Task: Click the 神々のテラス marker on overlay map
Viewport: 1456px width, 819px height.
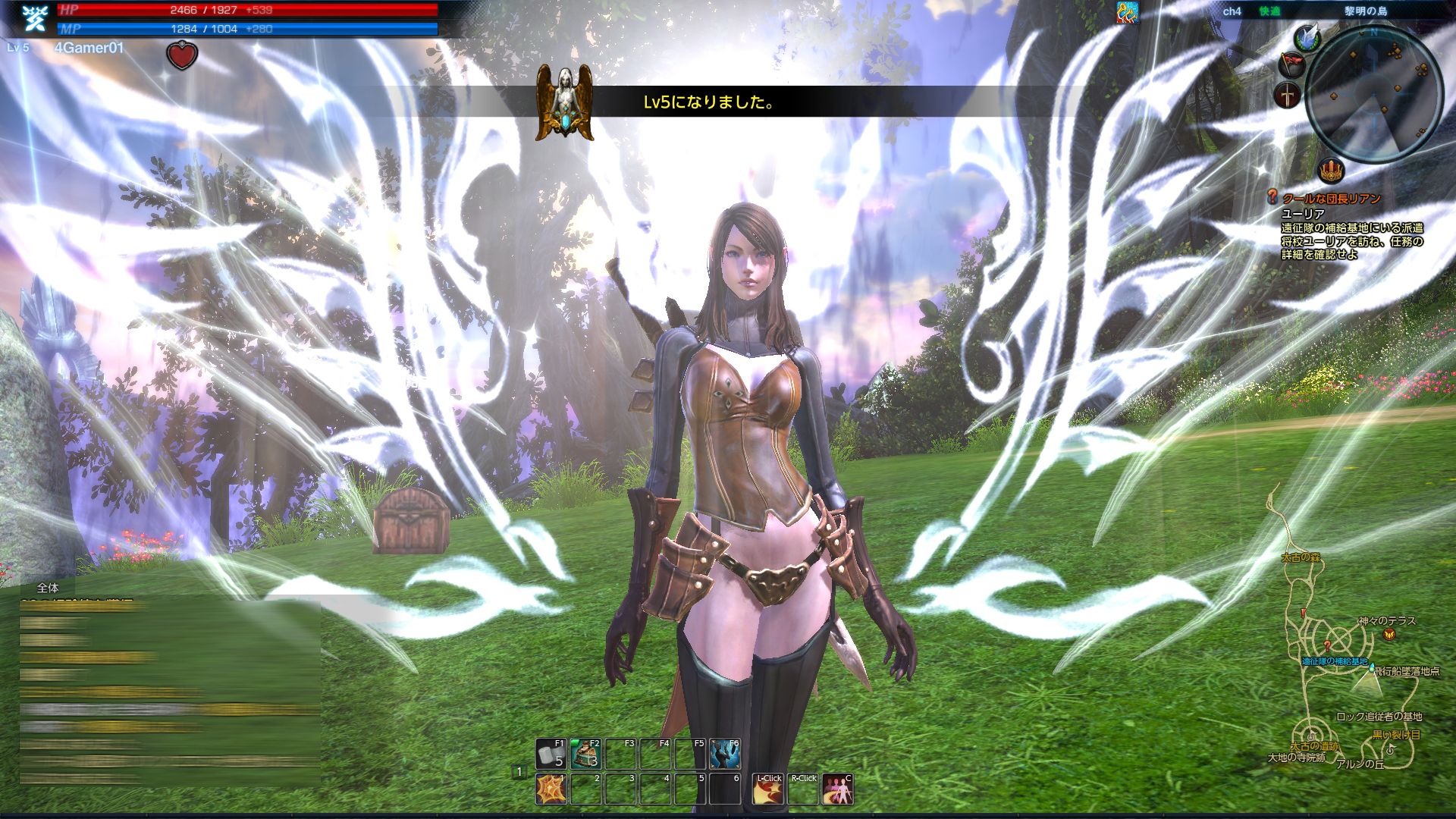Action: 1387,621
